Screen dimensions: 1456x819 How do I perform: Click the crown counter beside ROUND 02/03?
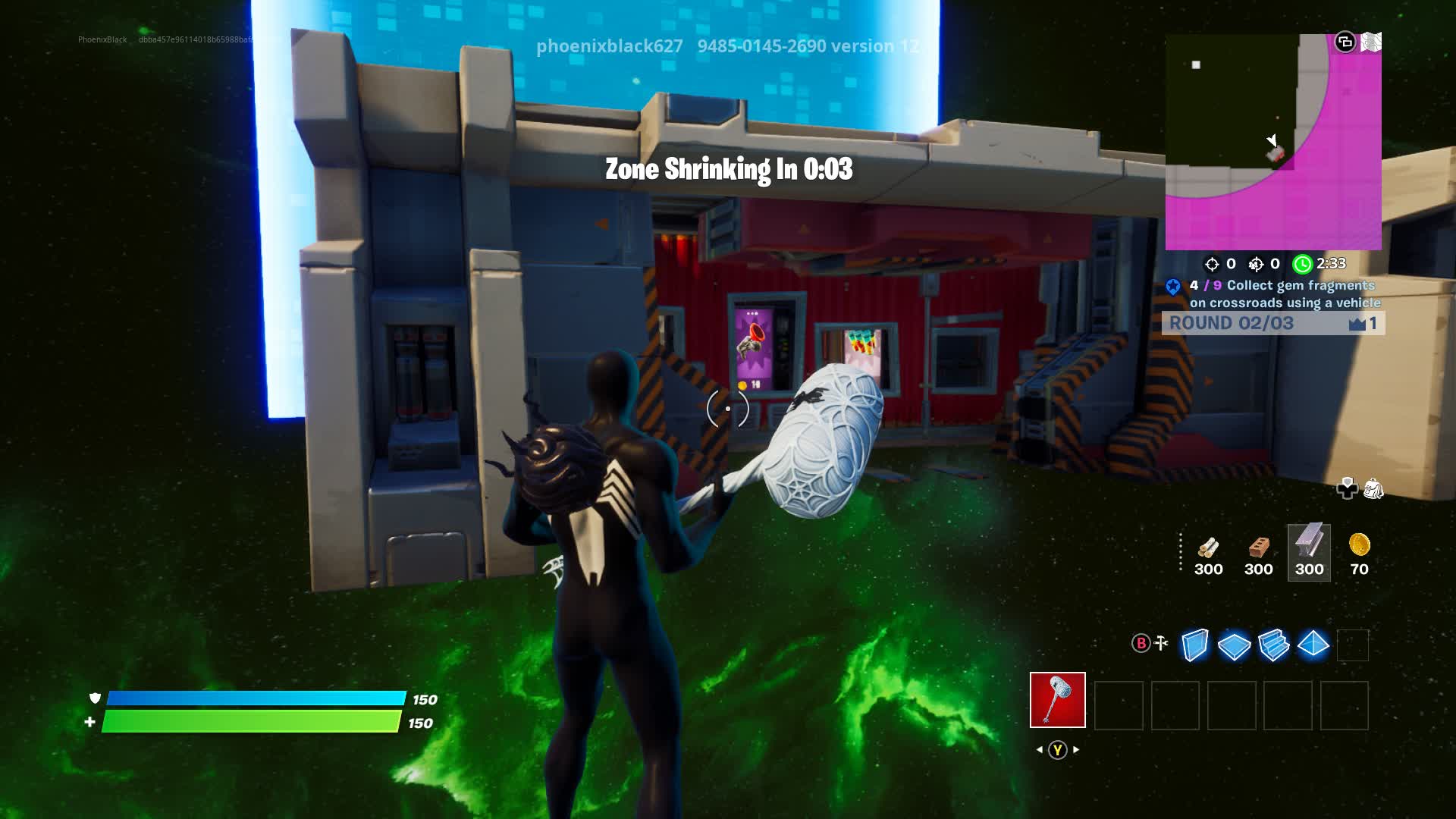click(1357, 323)
